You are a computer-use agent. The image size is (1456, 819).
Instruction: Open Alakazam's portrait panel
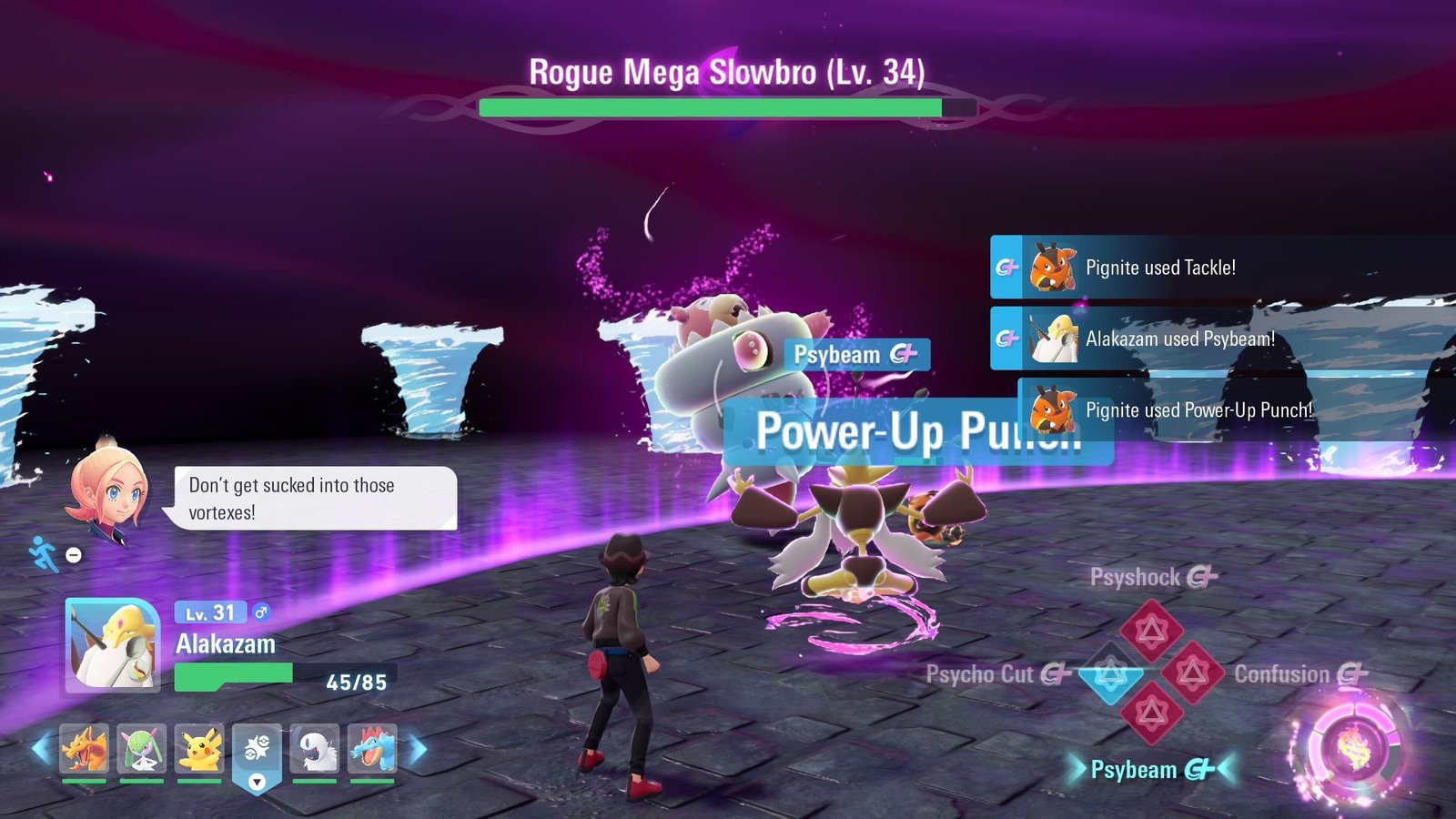point(112,645)
